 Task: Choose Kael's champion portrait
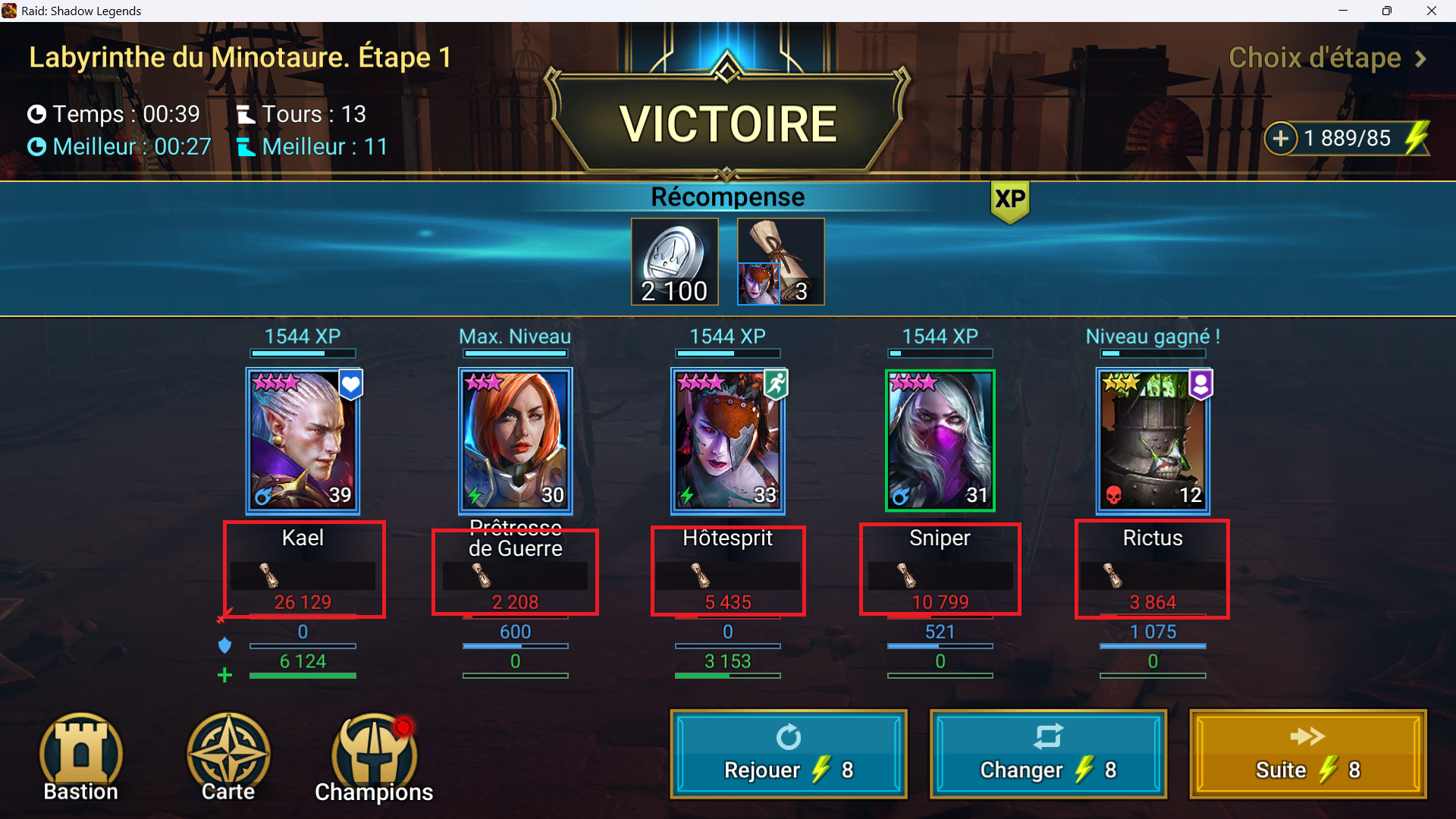303,440
